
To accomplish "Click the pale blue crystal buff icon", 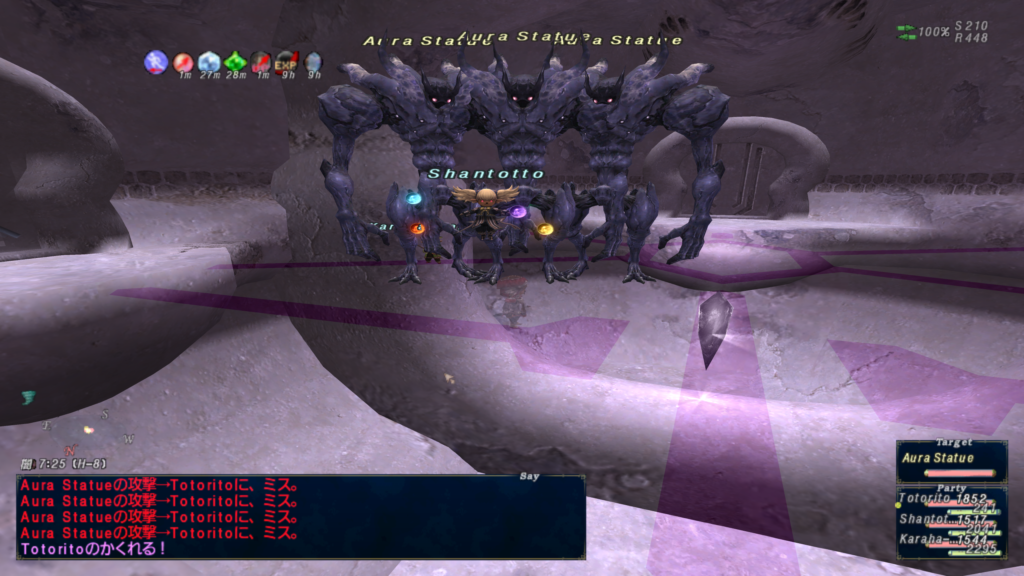I will coord(209,62).
